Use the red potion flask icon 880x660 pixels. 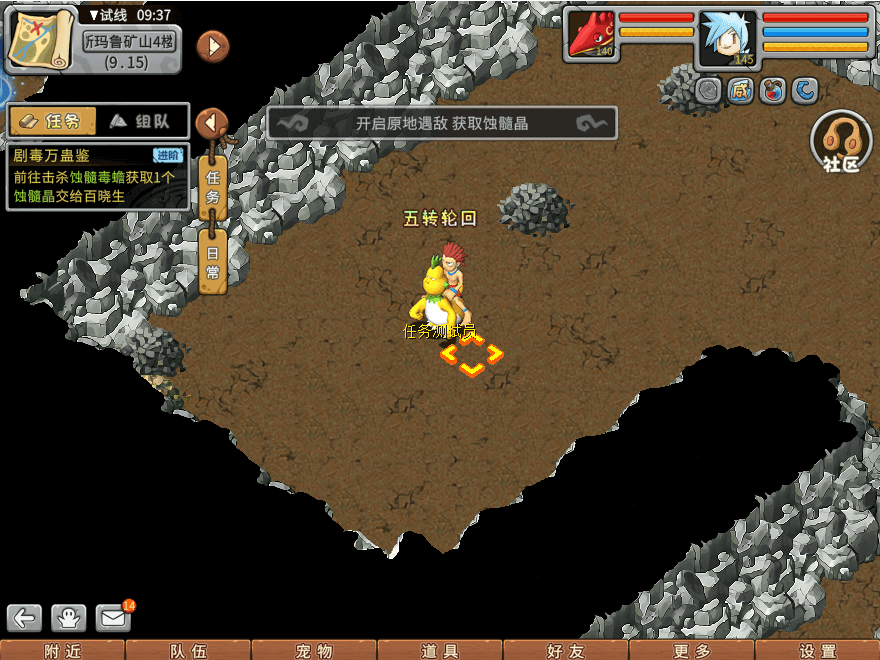773,91
